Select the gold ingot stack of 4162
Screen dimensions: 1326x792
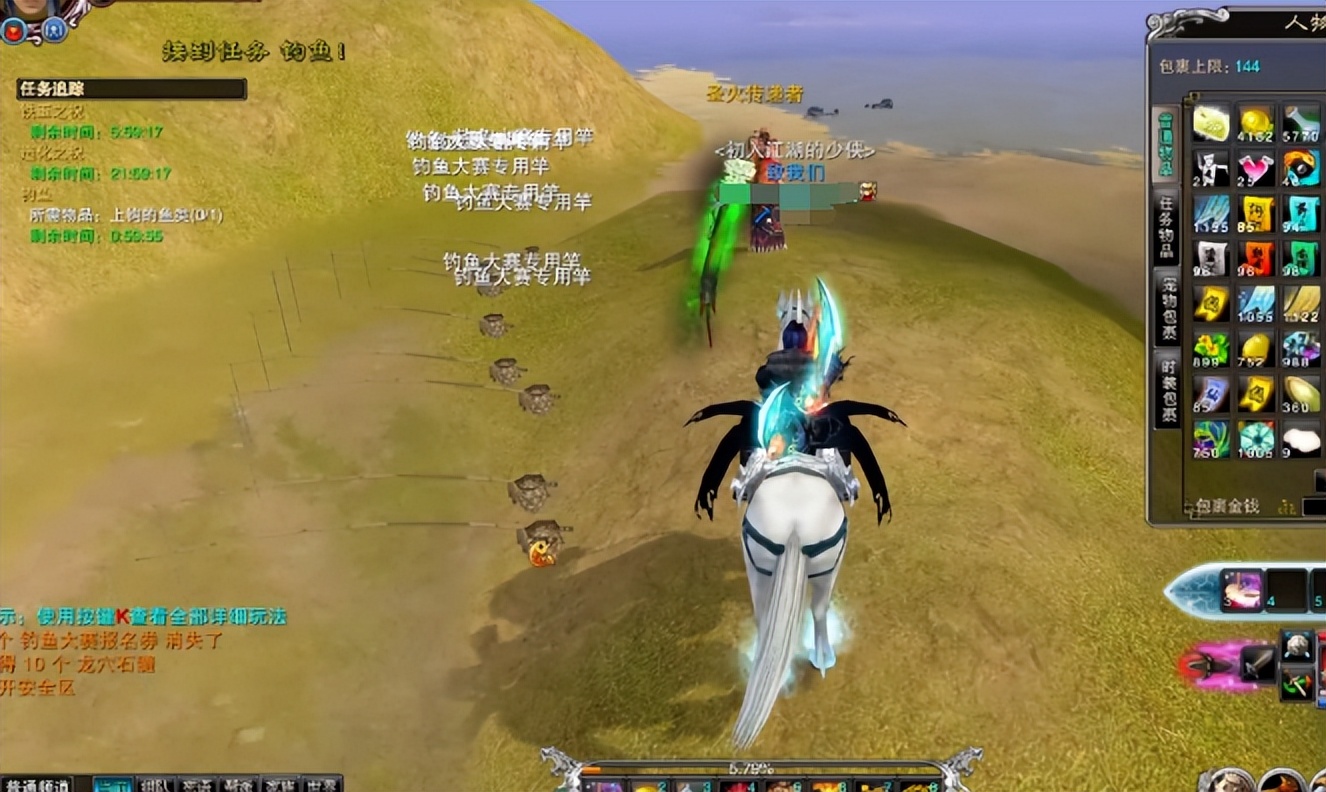pyautogui.click(x=1256, y=122)
